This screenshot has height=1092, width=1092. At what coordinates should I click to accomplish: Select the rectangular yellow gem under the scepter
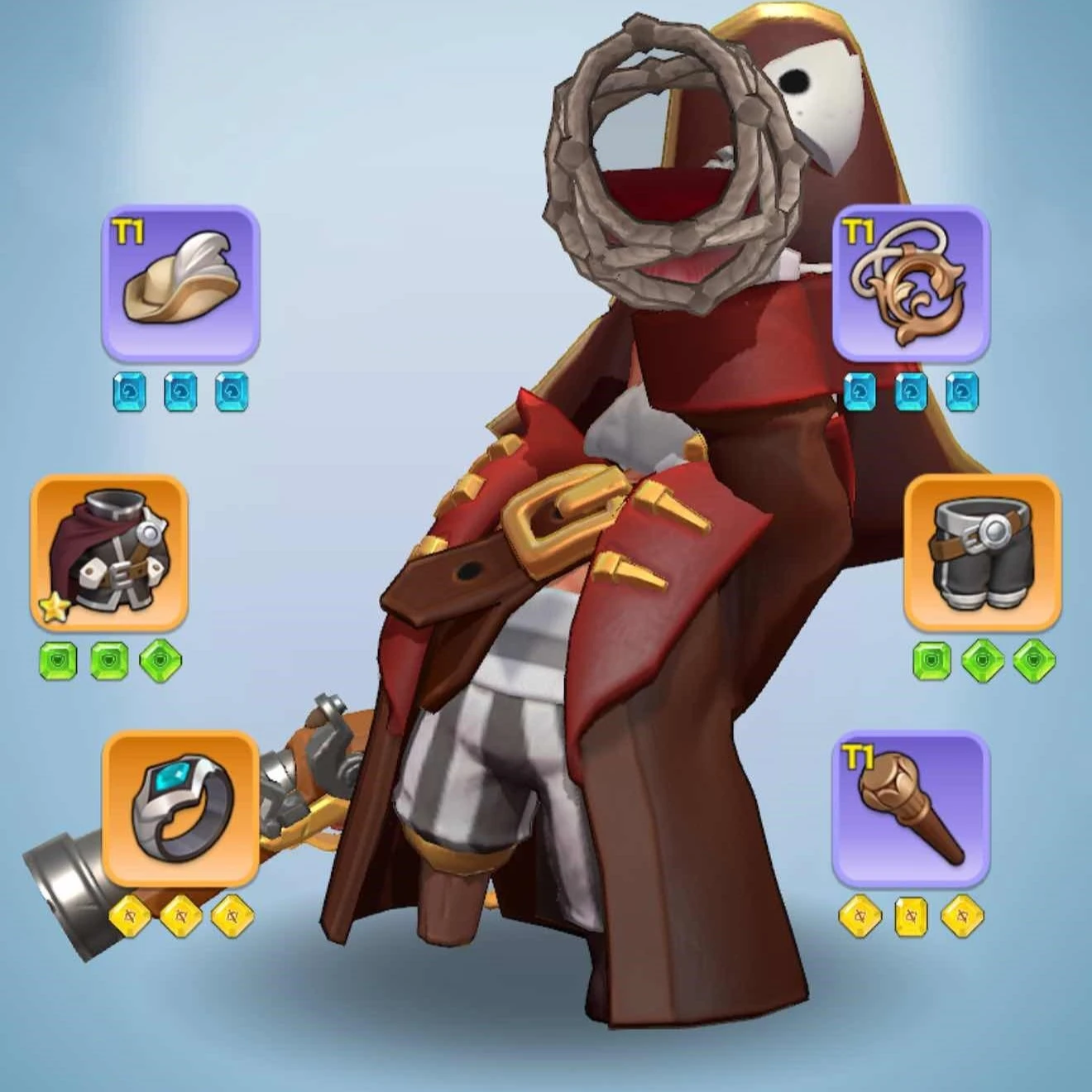[x=911, y=917]
